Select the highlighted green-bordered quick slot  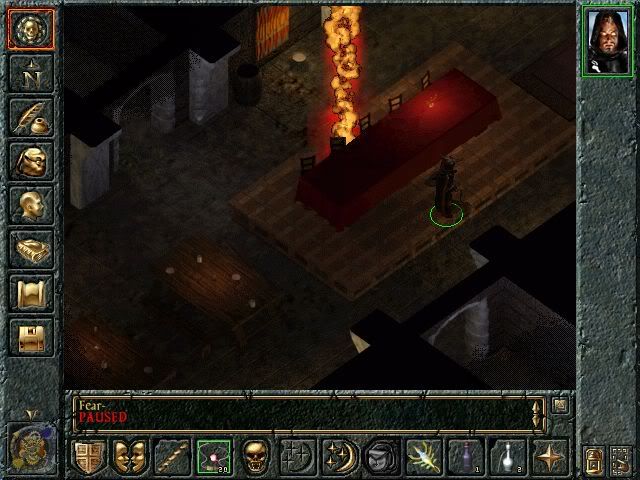coord(213,456)
